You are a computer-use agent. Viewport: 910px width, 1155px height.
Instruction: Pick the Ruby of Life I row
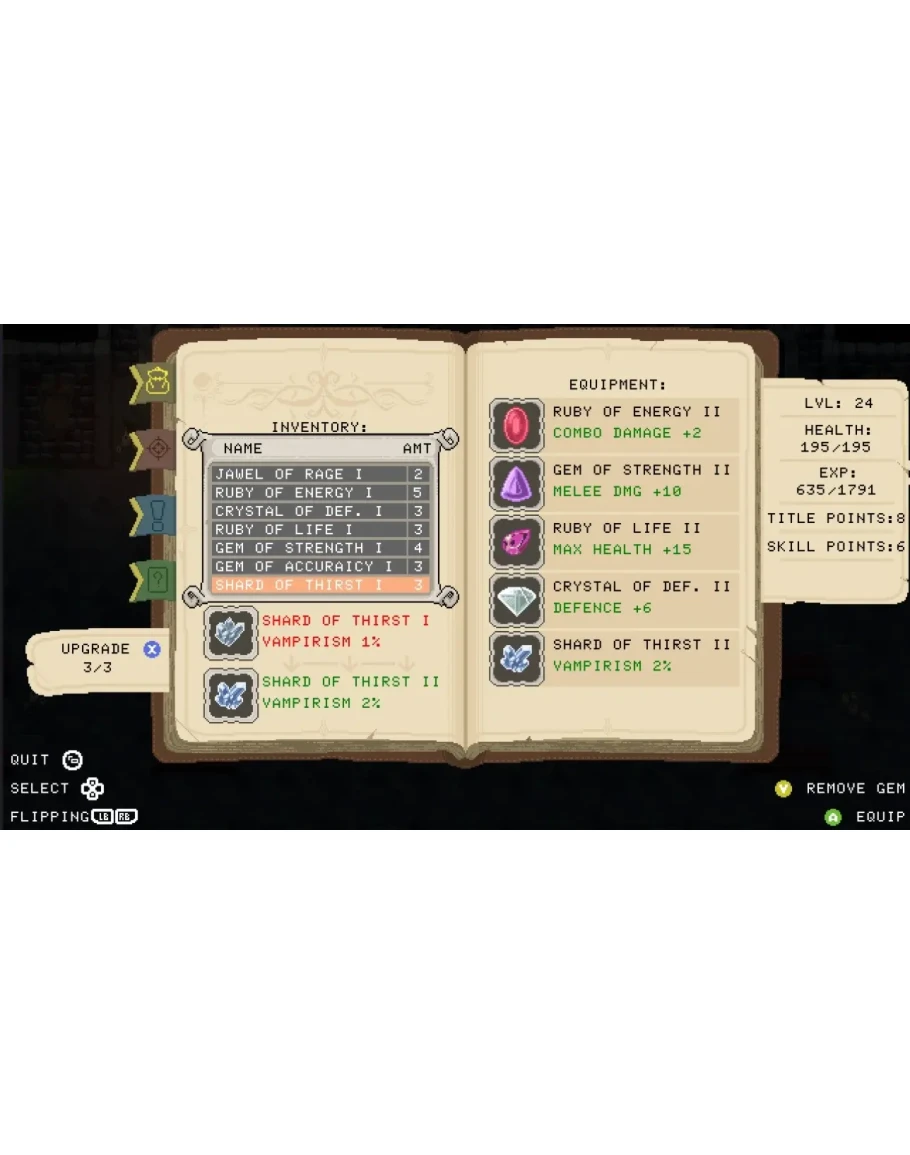(x=319, y=529)
